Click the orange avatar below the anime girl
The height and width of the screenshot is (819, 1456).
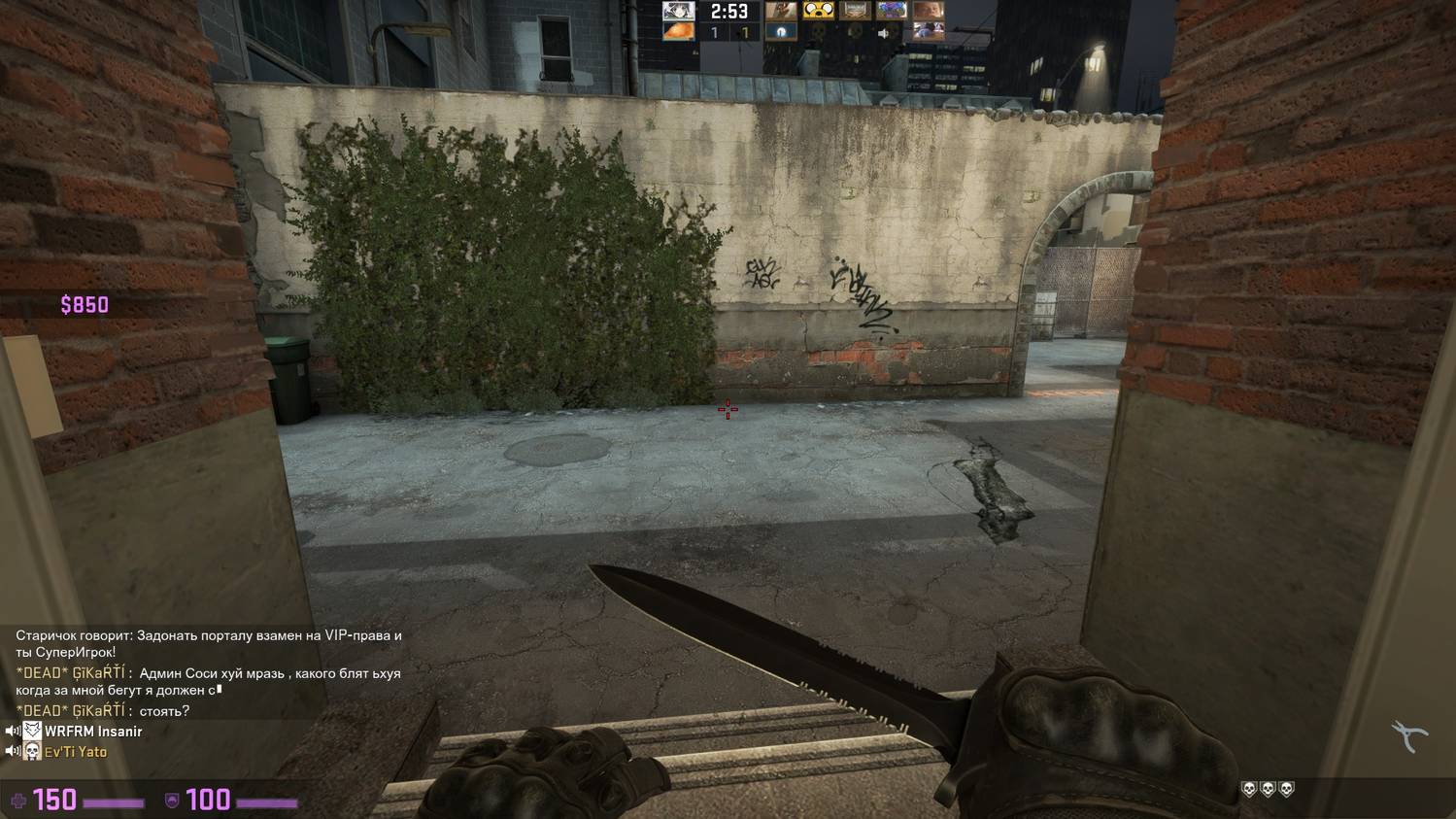[678, 32]
